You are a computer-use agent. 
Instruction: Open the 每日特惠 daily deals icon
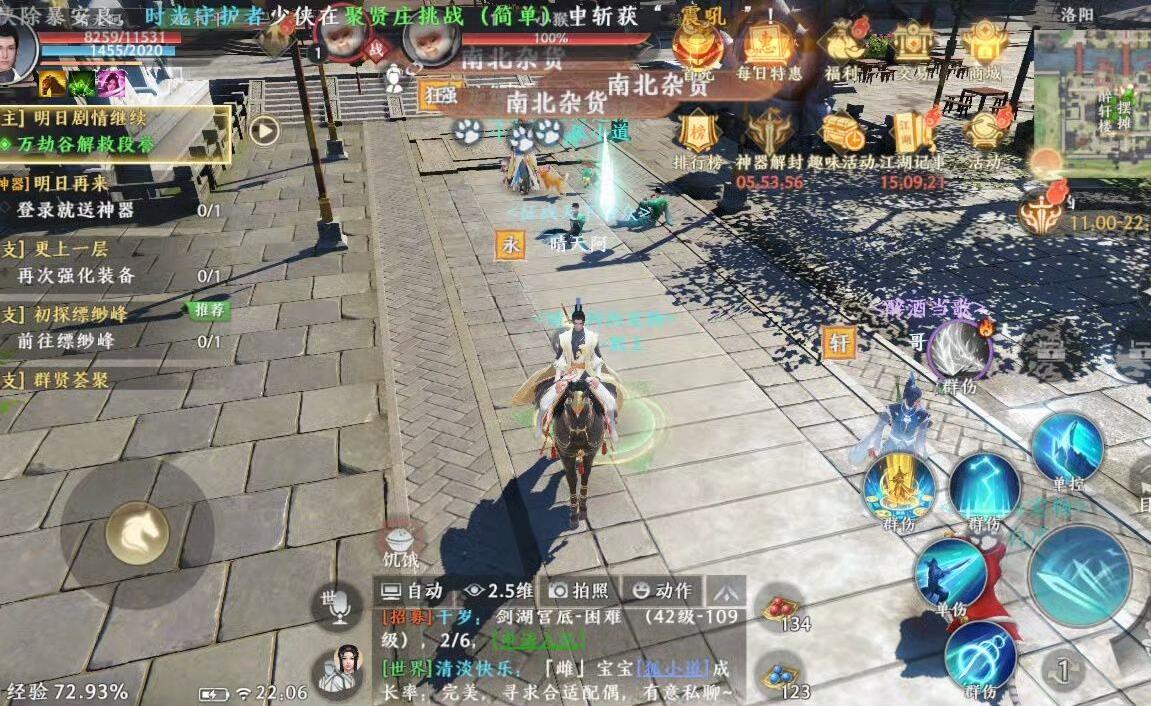coord(768,45)
